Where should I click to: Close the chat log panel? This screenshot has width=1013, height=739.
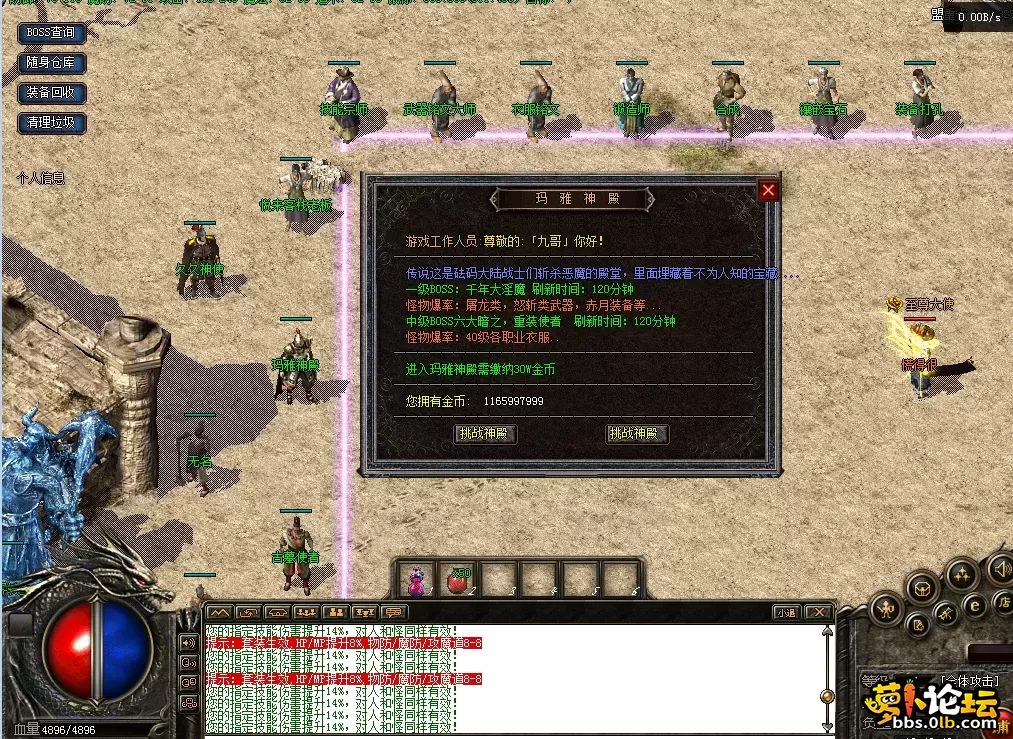tap(818, 612)
